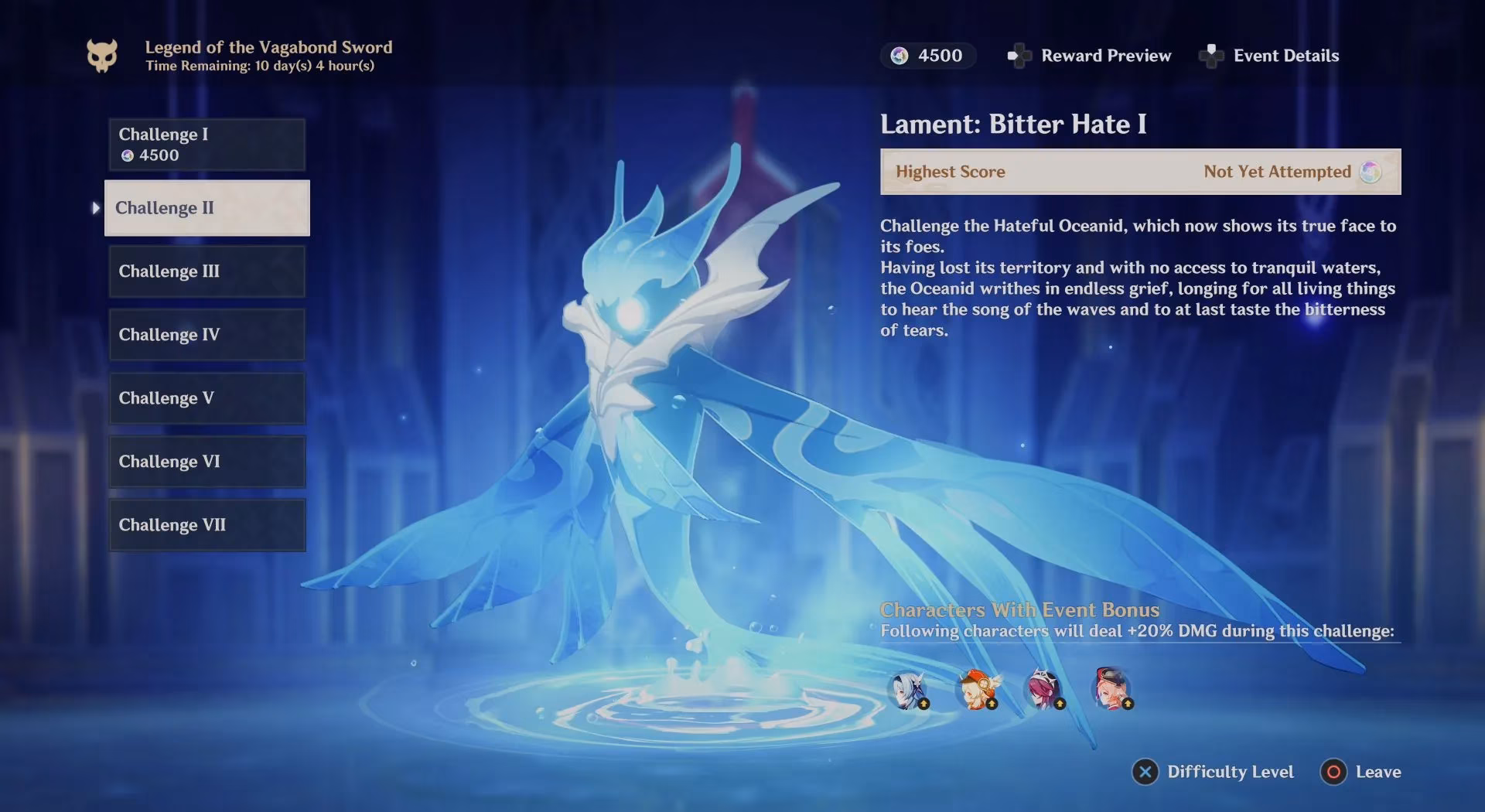Viewport: 1485px width, 812px height.
Task: Select Challenge VII from the list
Action: click(207, 524)
